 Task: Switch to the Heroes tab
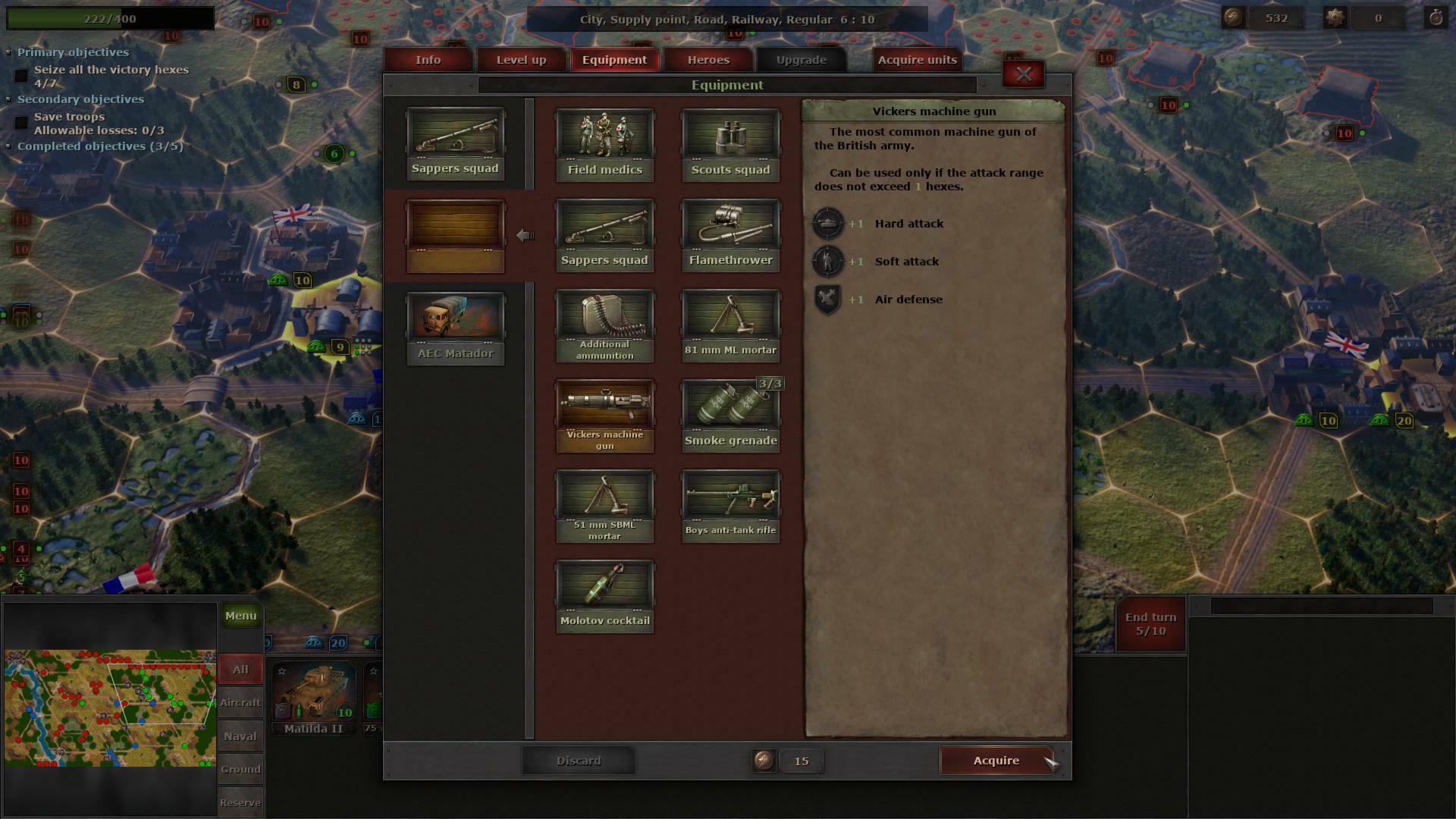(x=708, y=59)
